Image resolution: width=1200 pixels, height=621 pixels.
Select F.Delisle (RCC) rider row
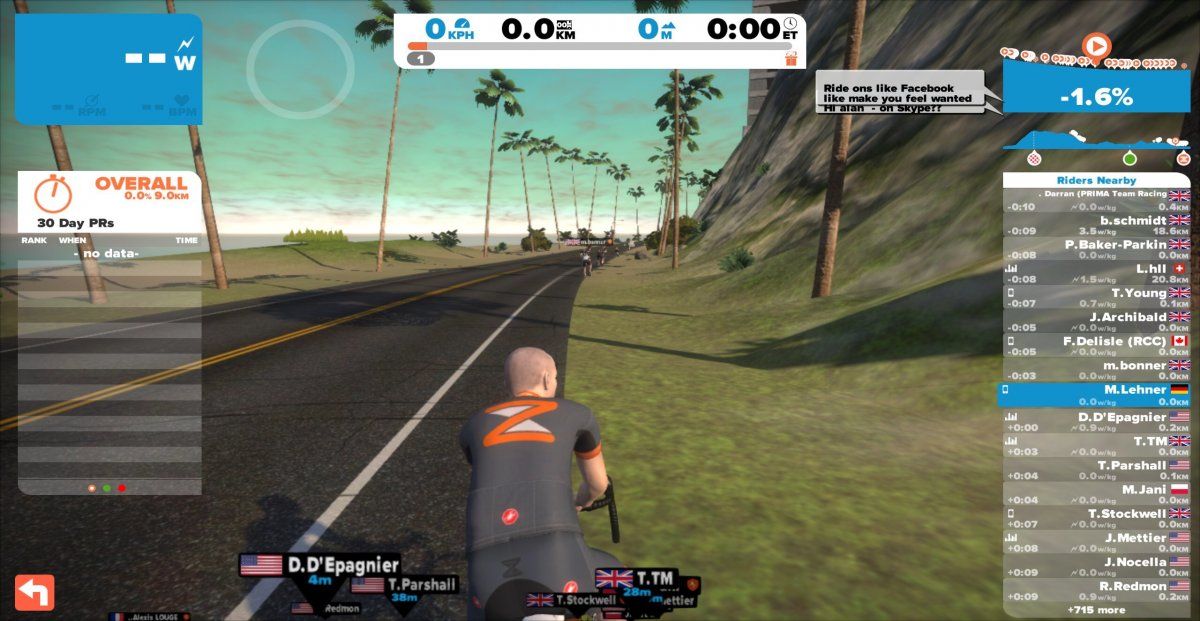pos(1097,346)
